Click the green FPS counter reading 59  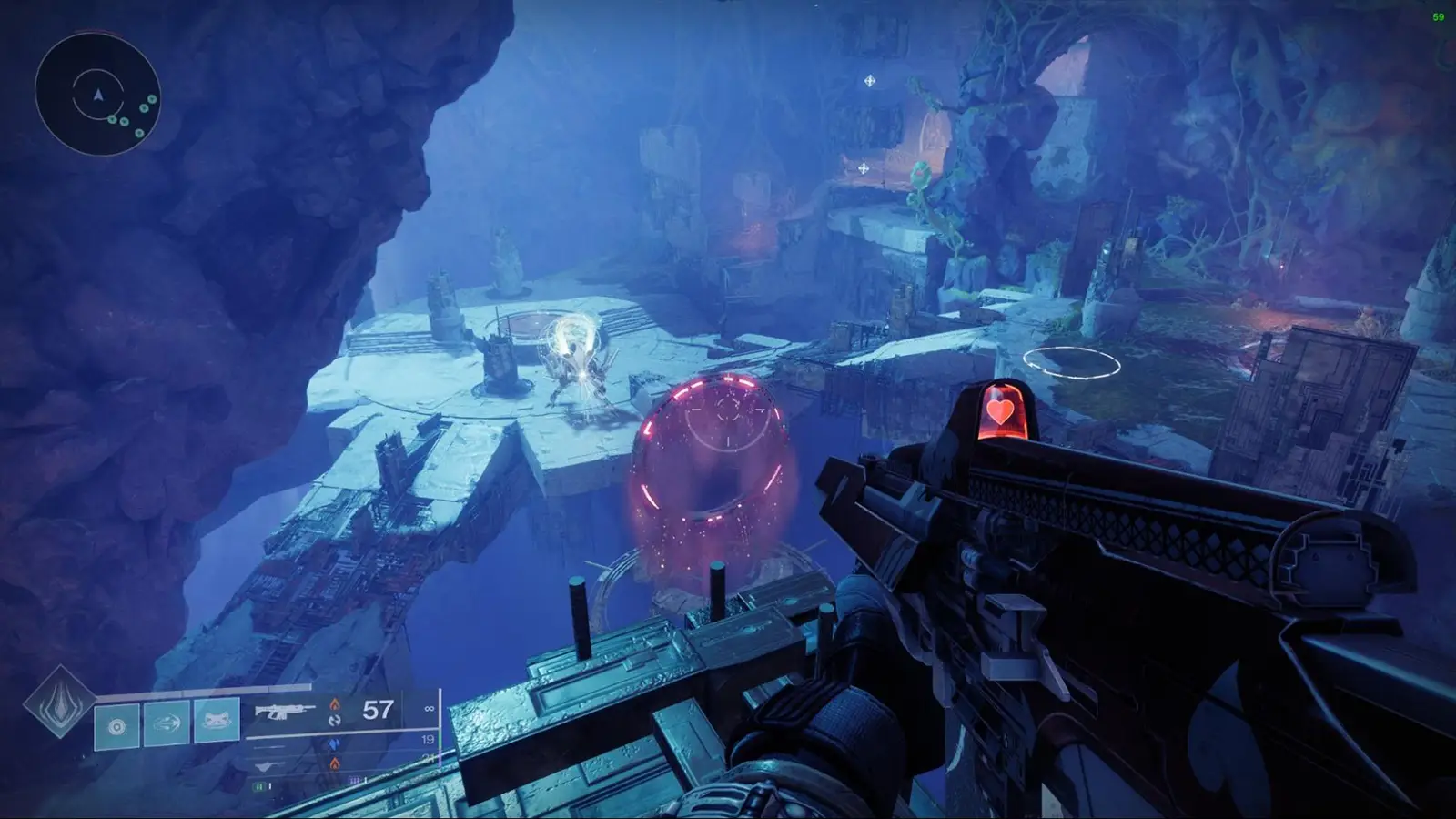click(1440, 15)
